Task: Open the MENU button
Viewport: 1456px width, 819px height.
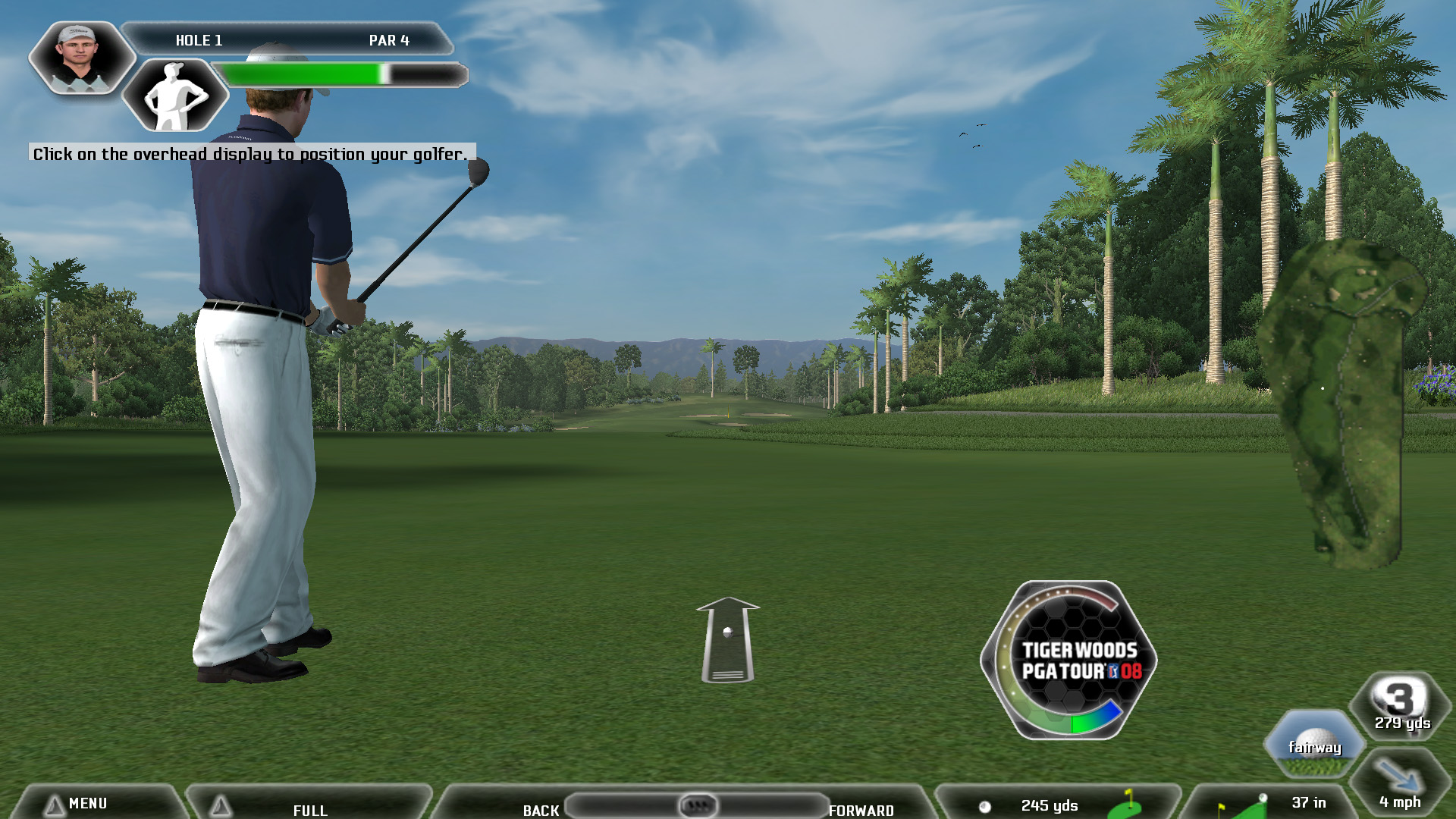Action: click(87, 803)
